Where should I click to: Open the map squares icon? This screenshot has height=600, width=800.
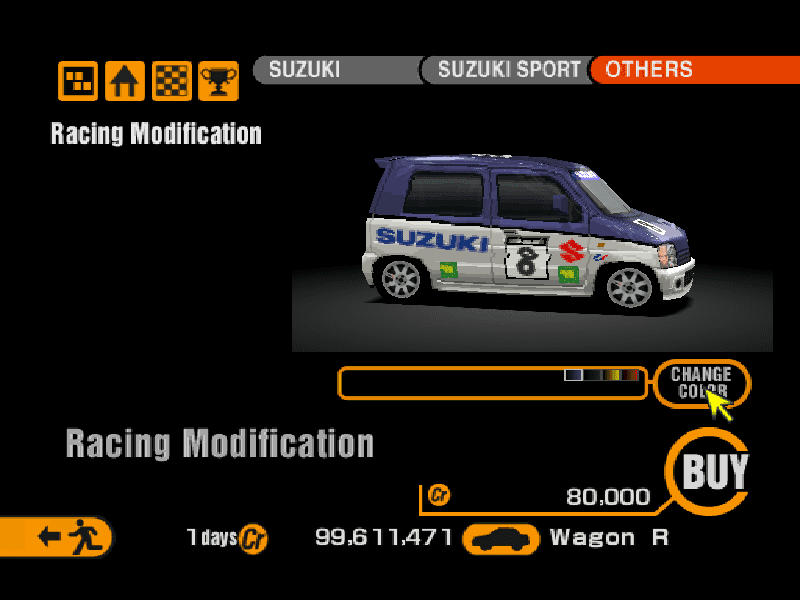(78, 82)
